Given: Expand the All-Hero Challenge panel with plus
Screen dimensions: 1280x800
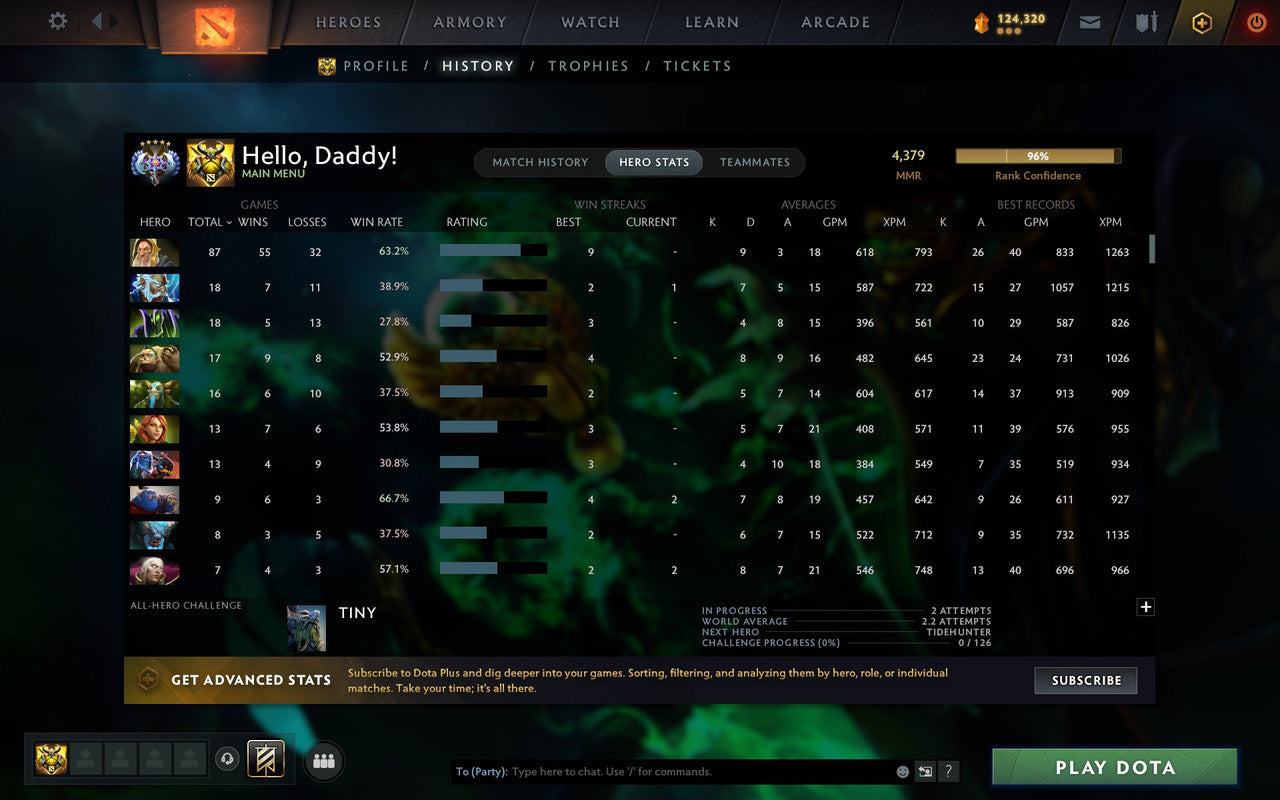Looking at the screenshot, I should click(x=1145, y=606).
